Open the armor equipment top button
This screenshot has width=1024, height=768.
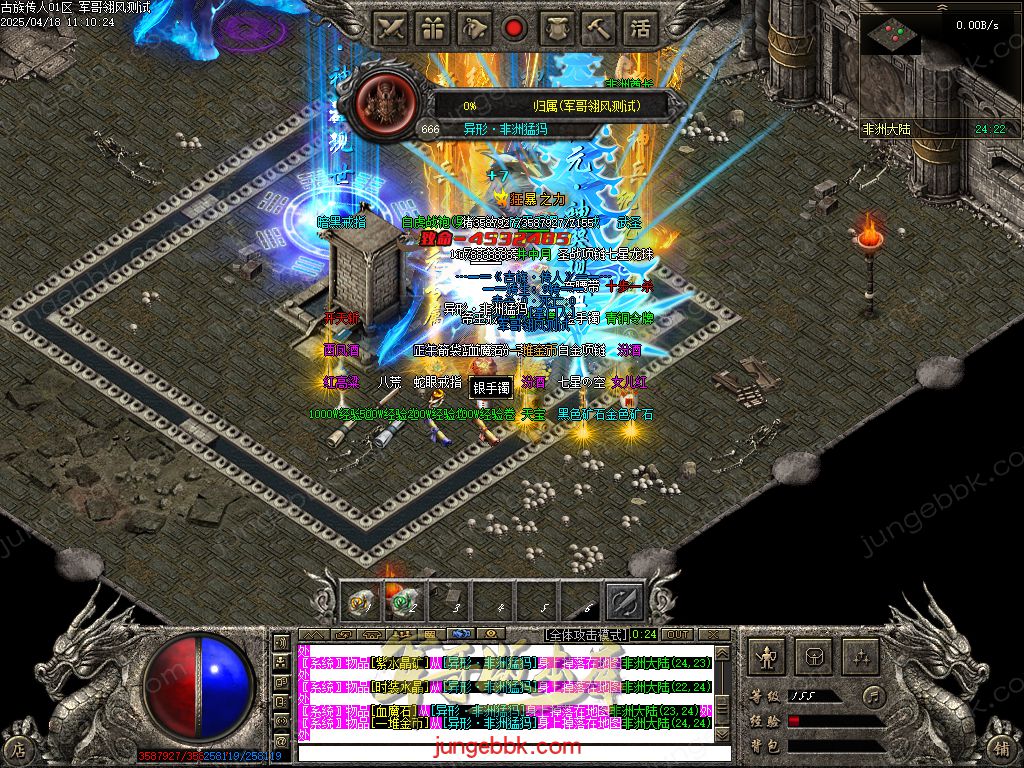coord(556,29)
